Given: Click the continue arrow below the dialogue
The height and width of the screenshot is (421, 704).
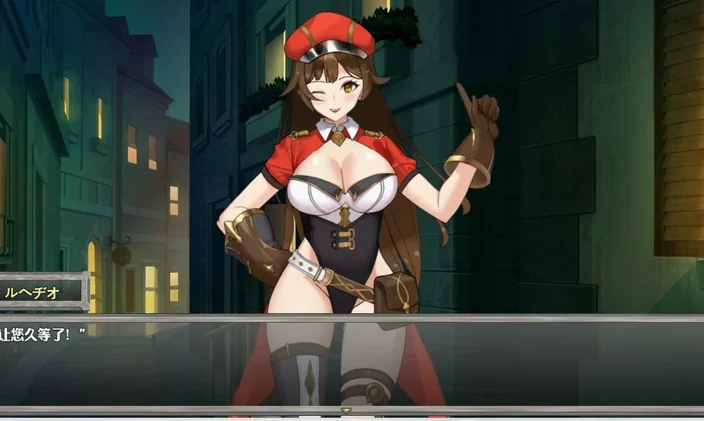Looking at the screenshot, I should (x=347, y=410).
